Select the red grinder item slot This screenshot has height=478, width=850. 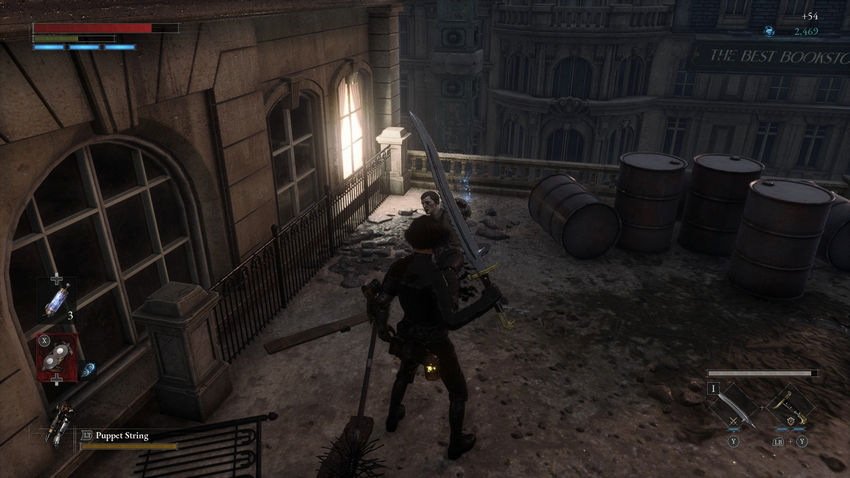[56, 356]
